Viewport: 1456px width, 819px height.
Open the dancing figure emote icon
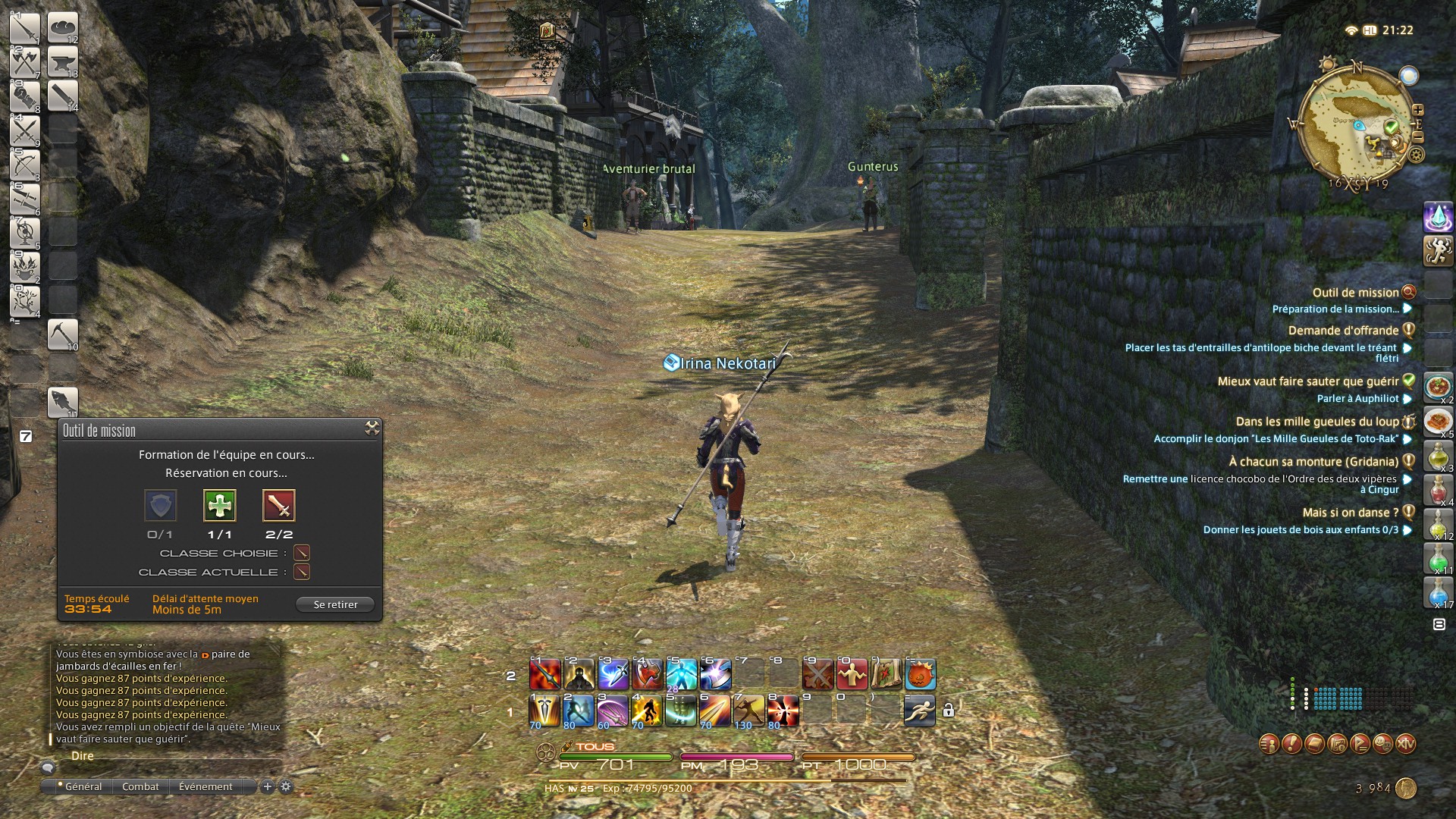point(1438,251)
